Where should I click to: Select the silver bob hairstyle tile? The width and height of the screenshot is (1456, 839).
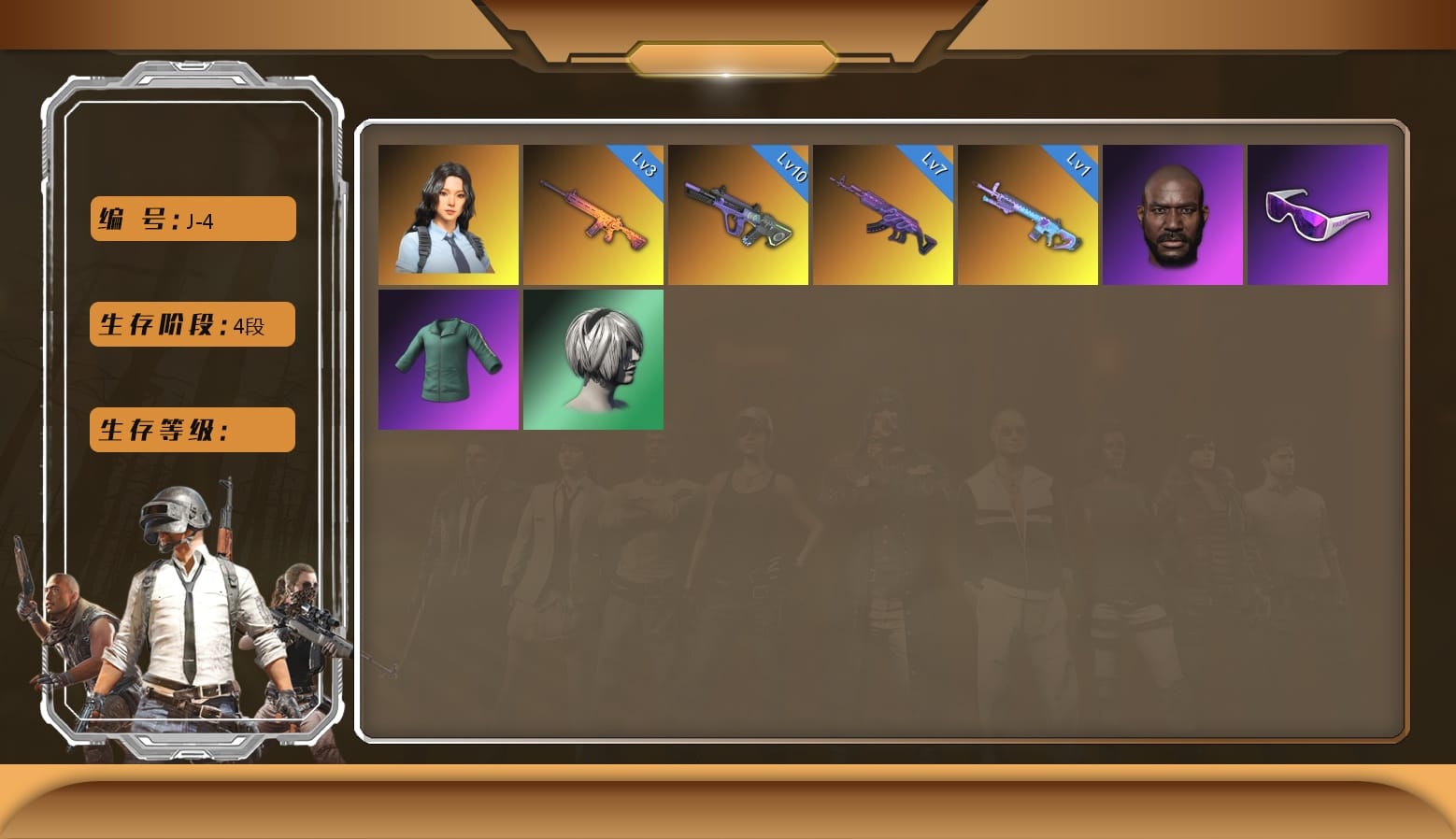pos(593,360)
